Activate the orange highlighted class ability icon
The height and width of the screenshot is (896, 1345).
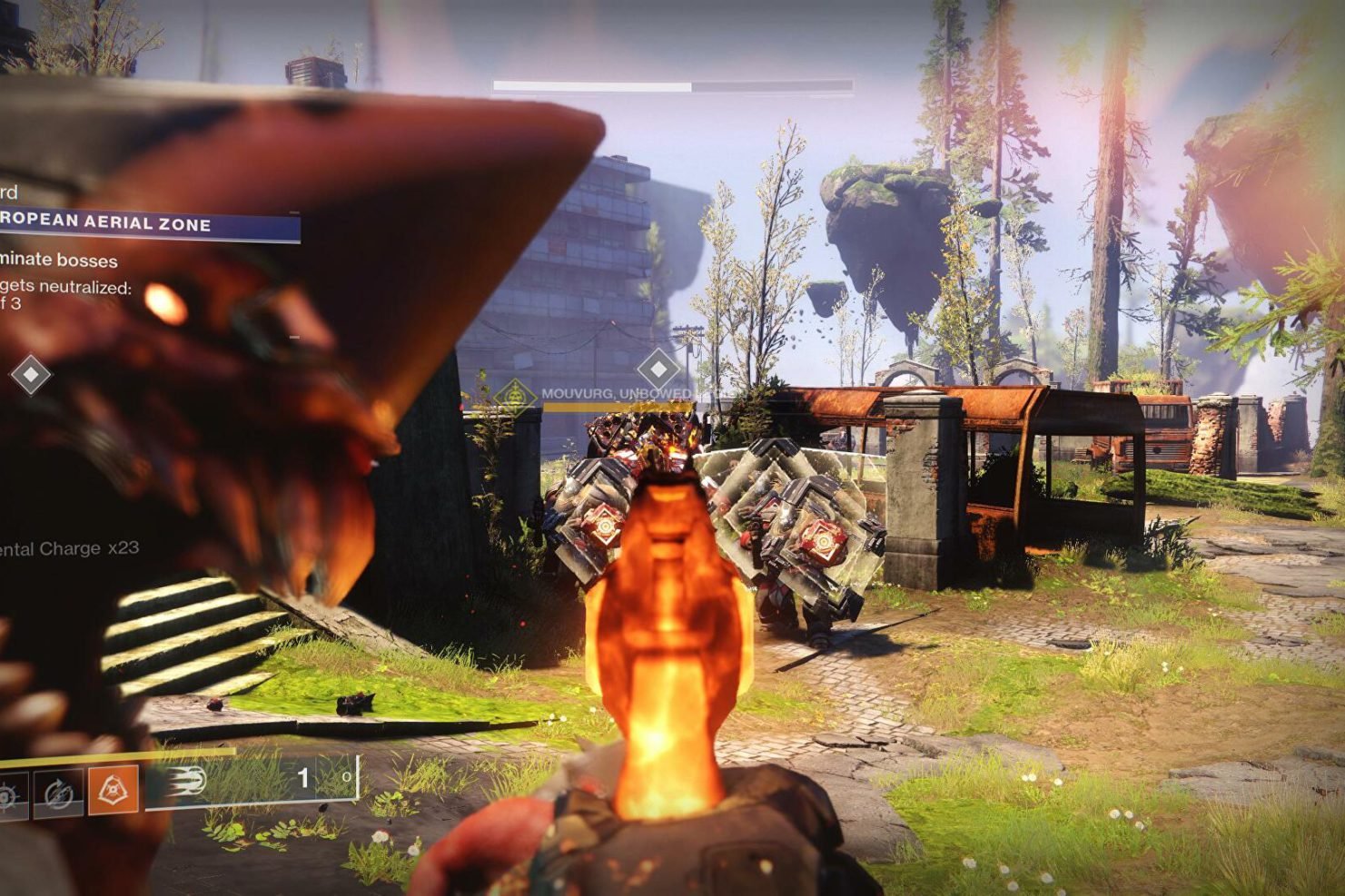(113, 790)
